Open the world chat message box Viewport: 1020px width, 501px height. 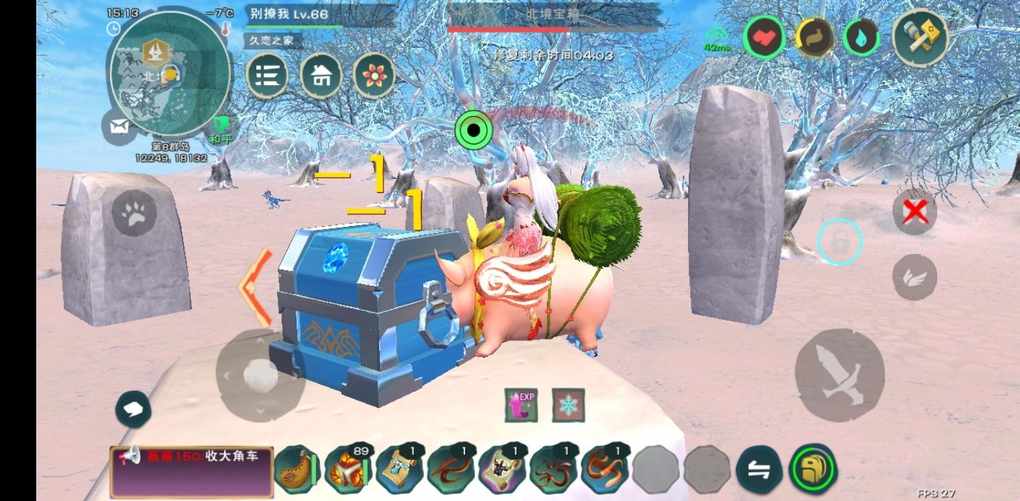192,471
